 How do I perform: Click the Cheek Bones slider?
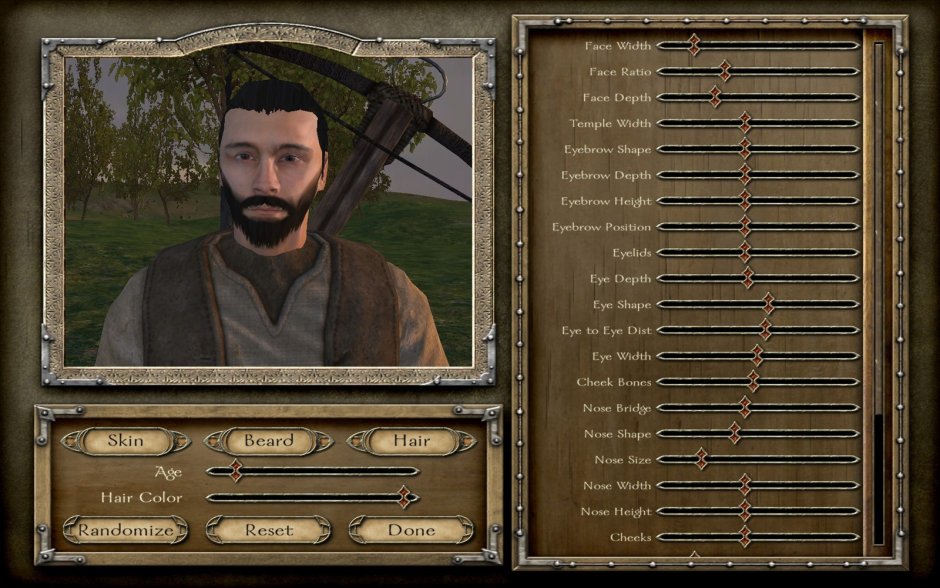point(753,382)
